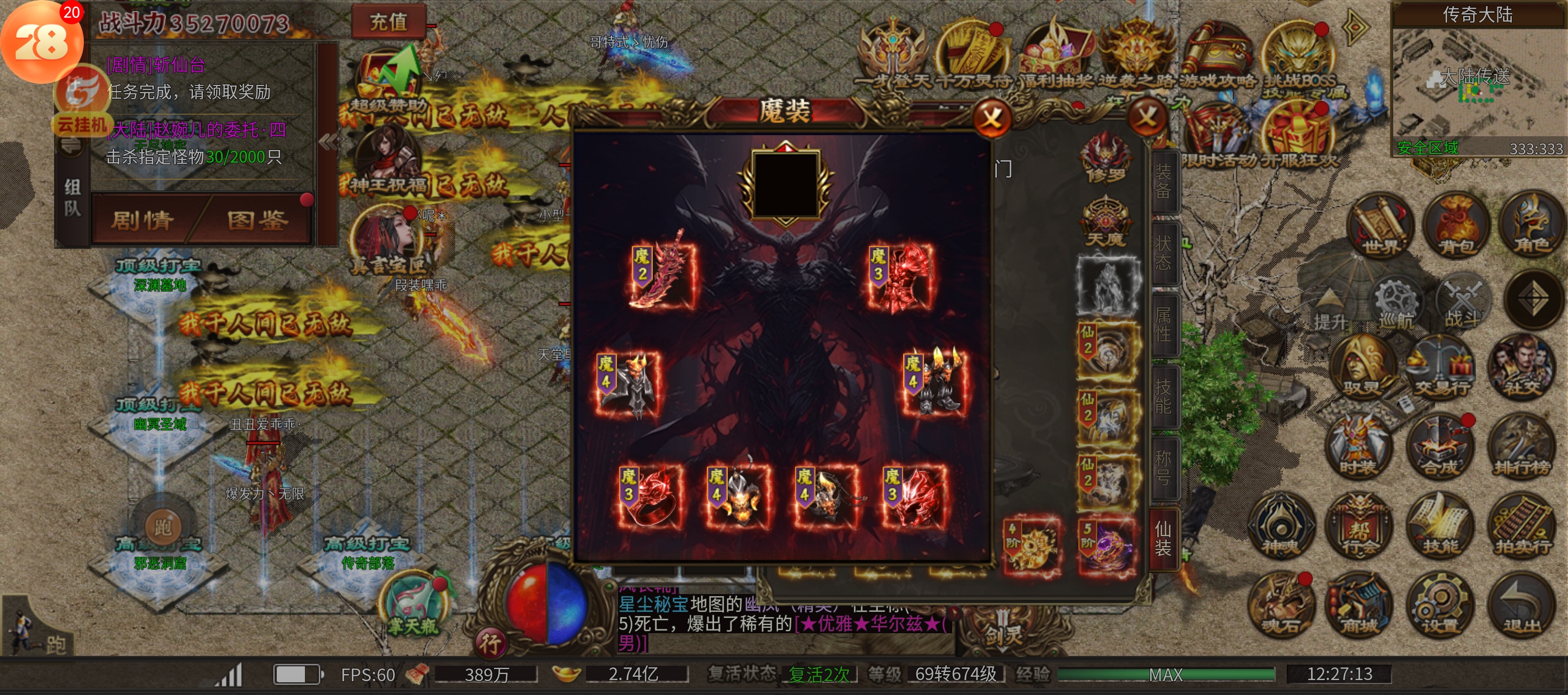Choose the 天魔 category icon
The height and width of the screenshot is (695, 1568).
(1105, 221)
